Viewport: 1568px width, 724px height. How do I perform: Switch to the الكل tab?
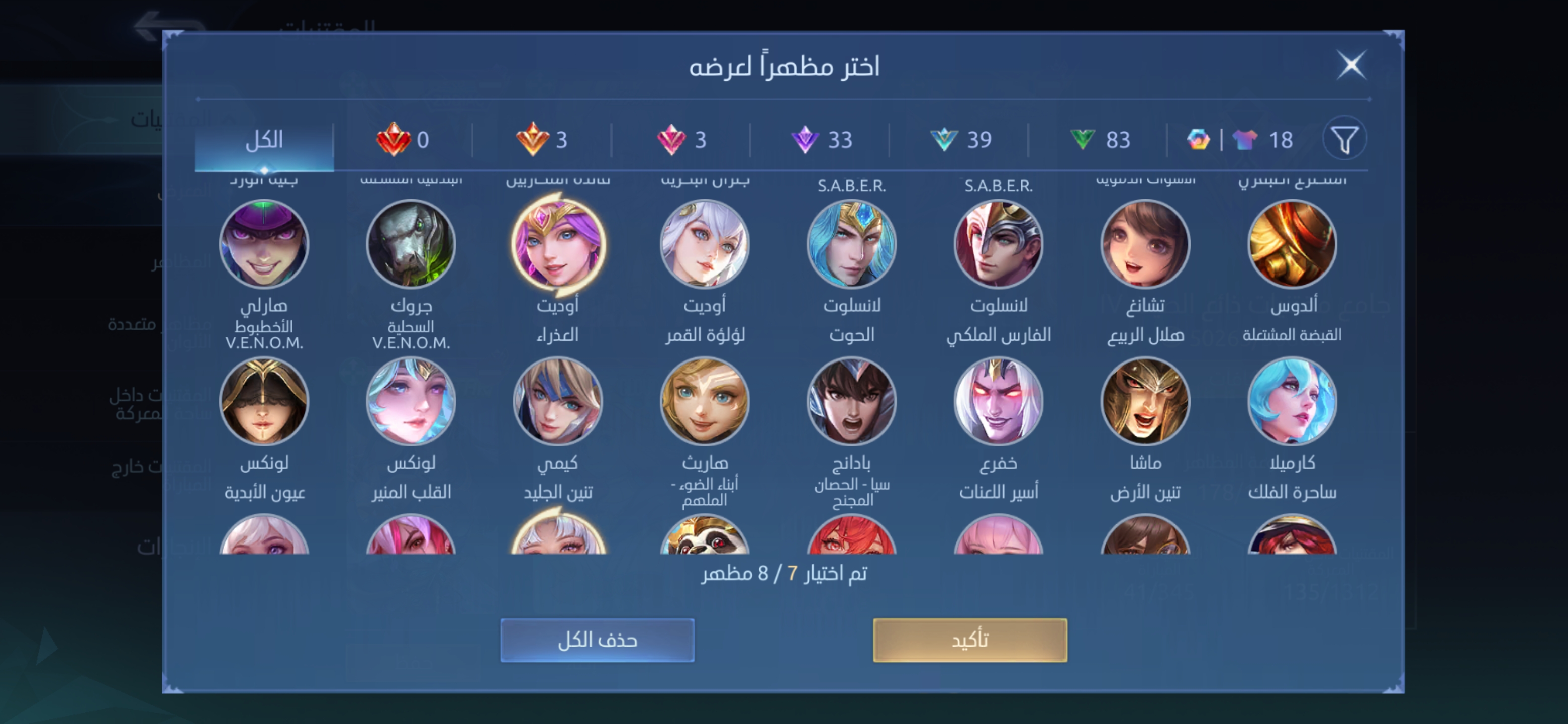(x=266, y=139)
